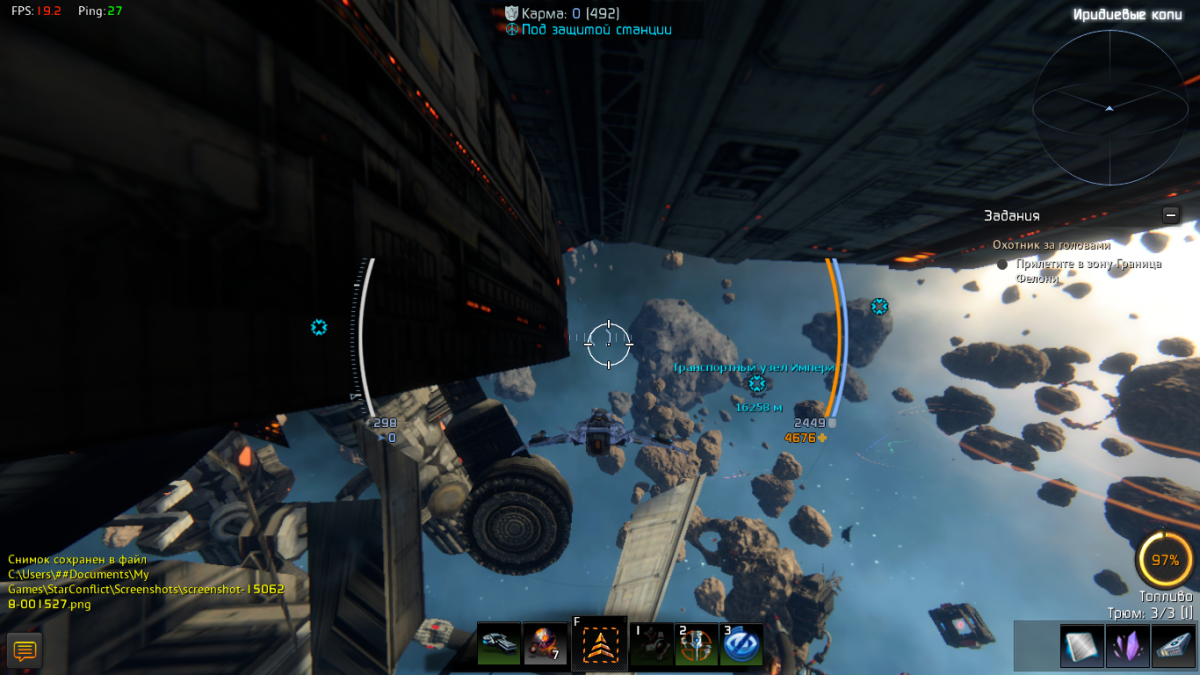The width and height of the screenshot is (1200, 675).
Task: Select the metal plate cargo item
Action: (x=1081, y=646)
